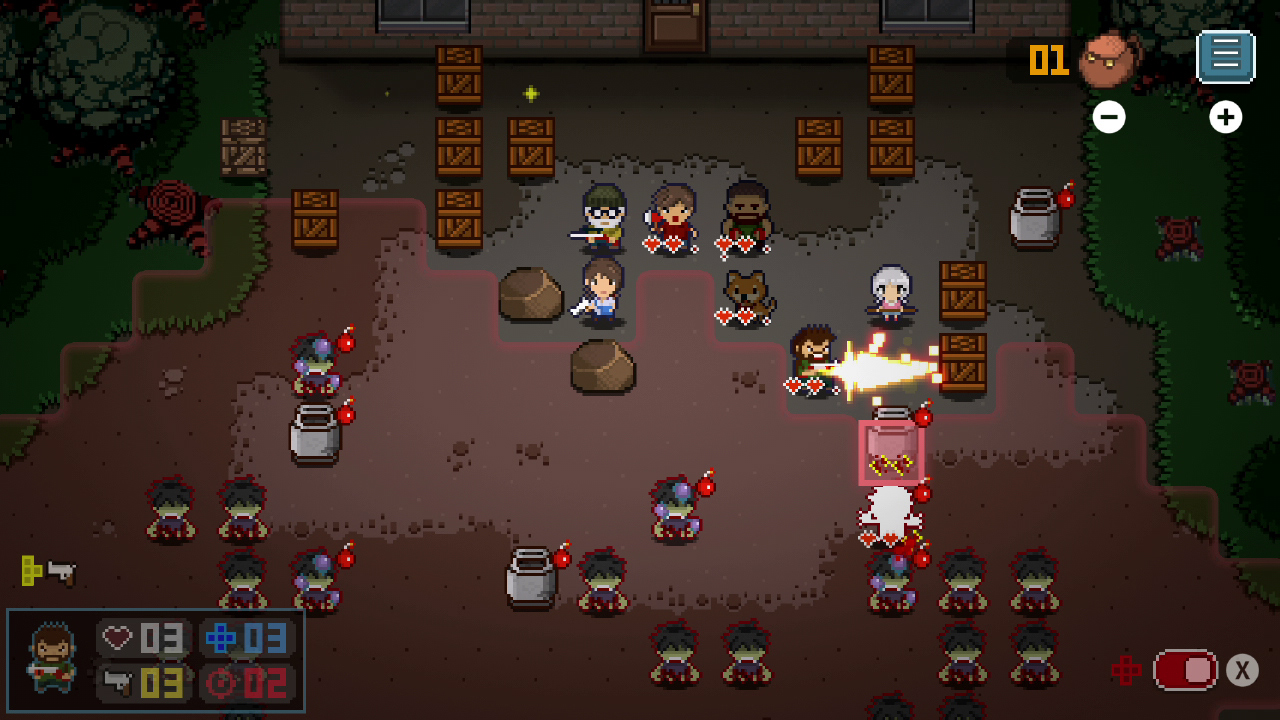
Task: Click the blue medkit cross icon
Action: (219, 637)
